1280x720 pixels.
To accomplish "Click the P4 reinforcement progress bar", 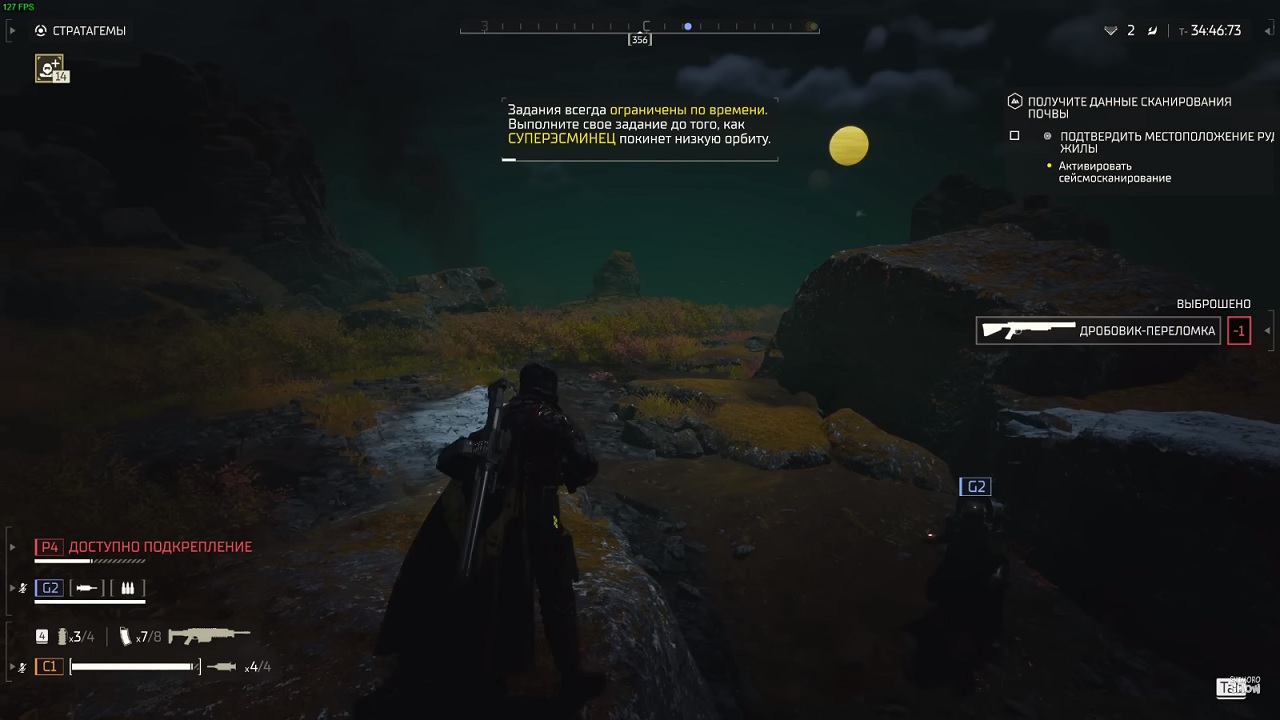I will (x=88, y=561).
